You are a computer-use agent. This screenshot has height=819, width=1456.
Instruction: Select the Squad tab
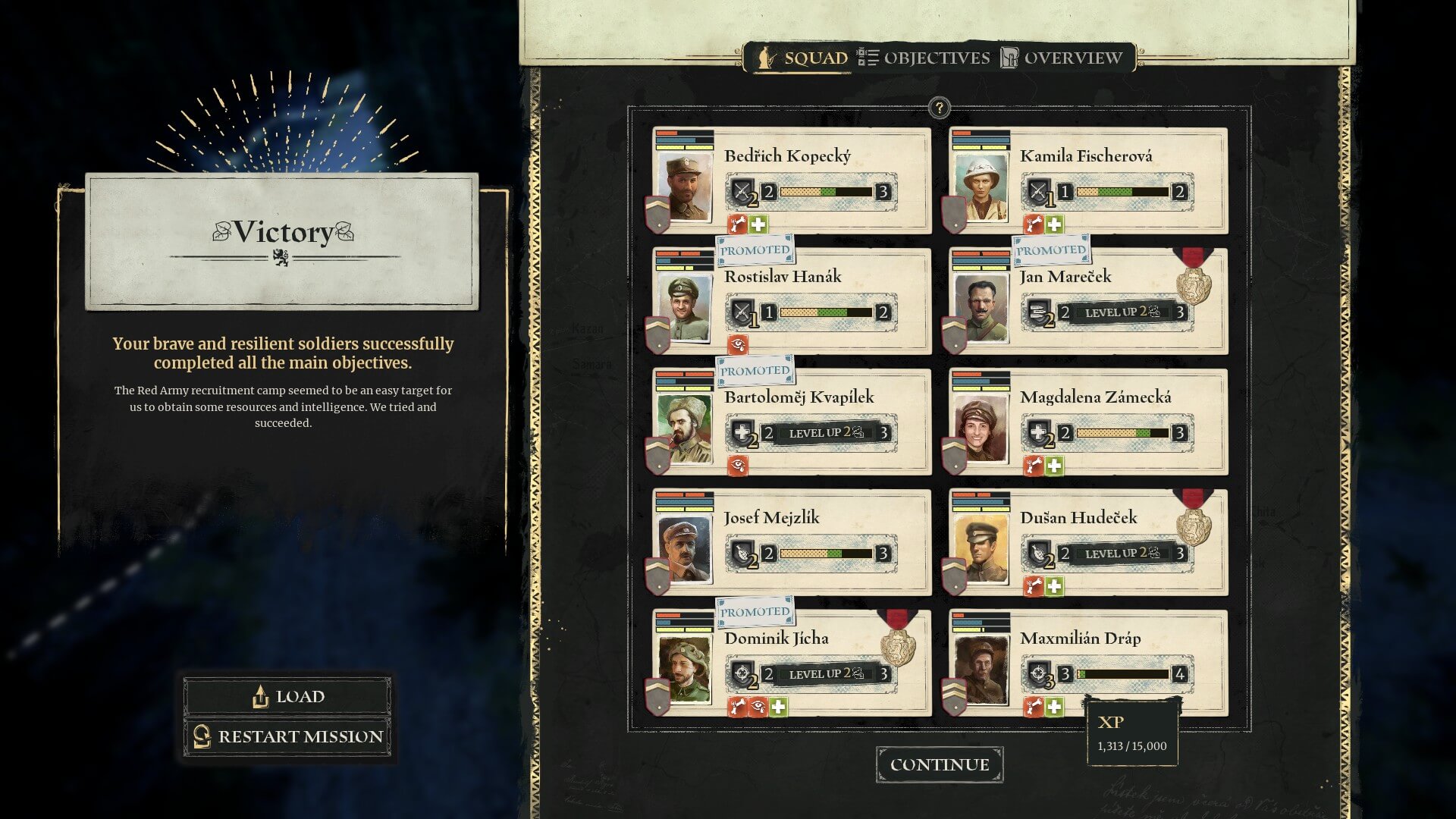coord(802,58)
